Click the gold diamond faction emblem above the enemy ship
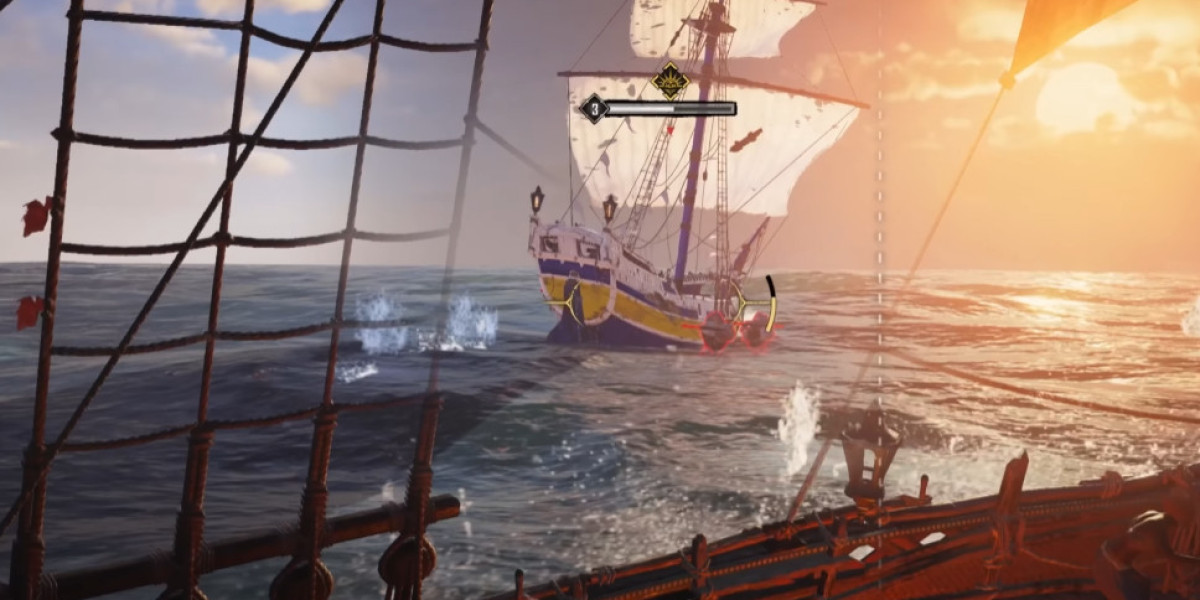 tap(669, 80)
